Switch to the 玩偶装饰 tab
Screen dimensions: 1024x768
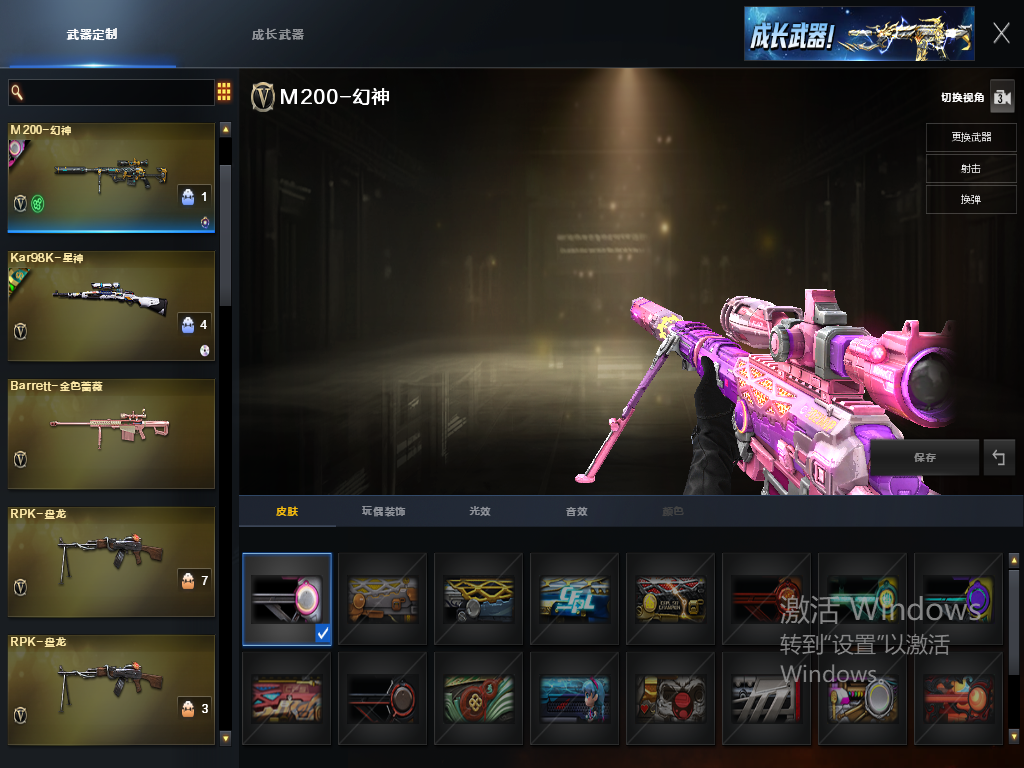[x=383, y=512]
